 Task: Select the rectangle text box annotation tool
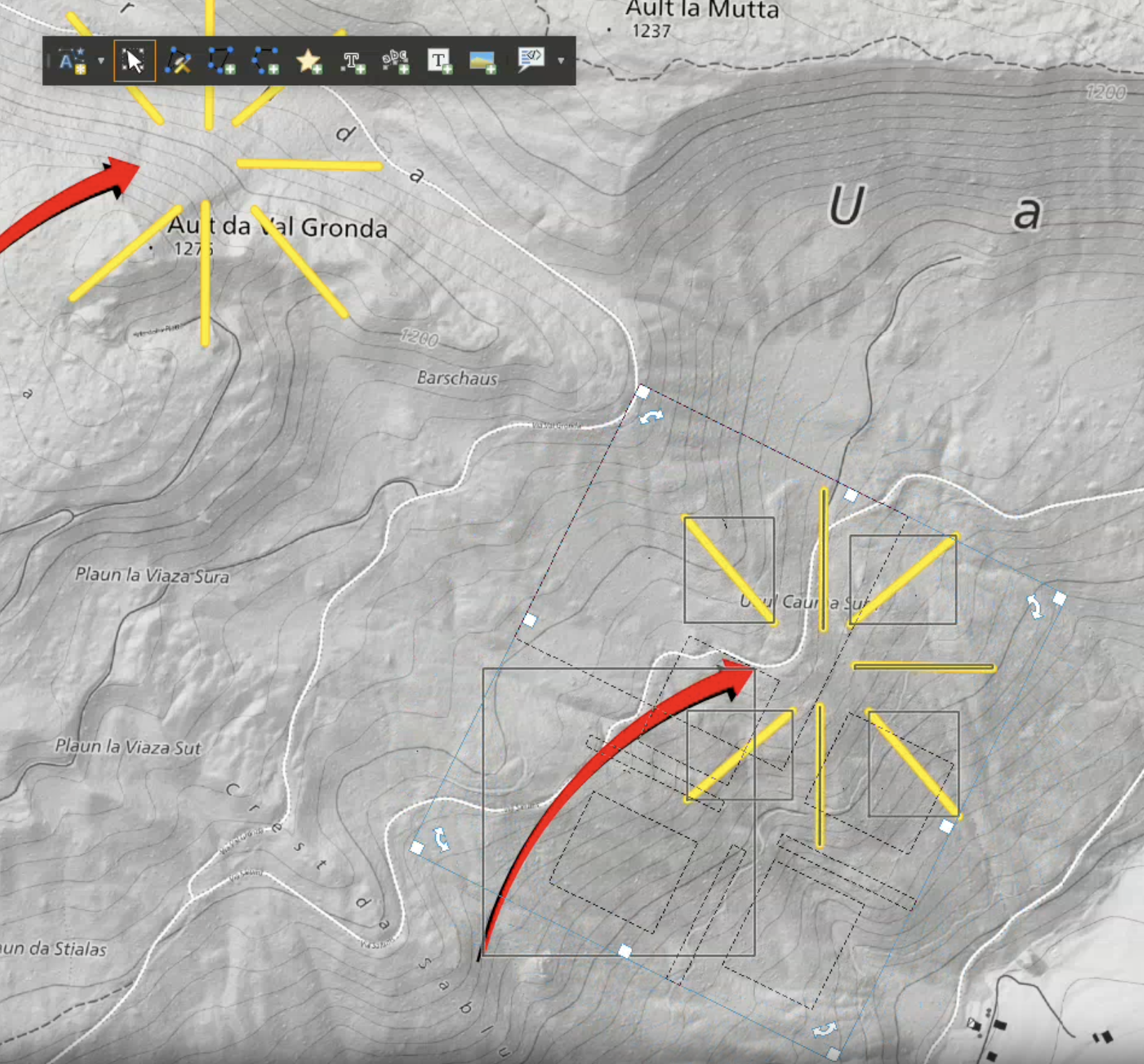(x=440, y=61)
